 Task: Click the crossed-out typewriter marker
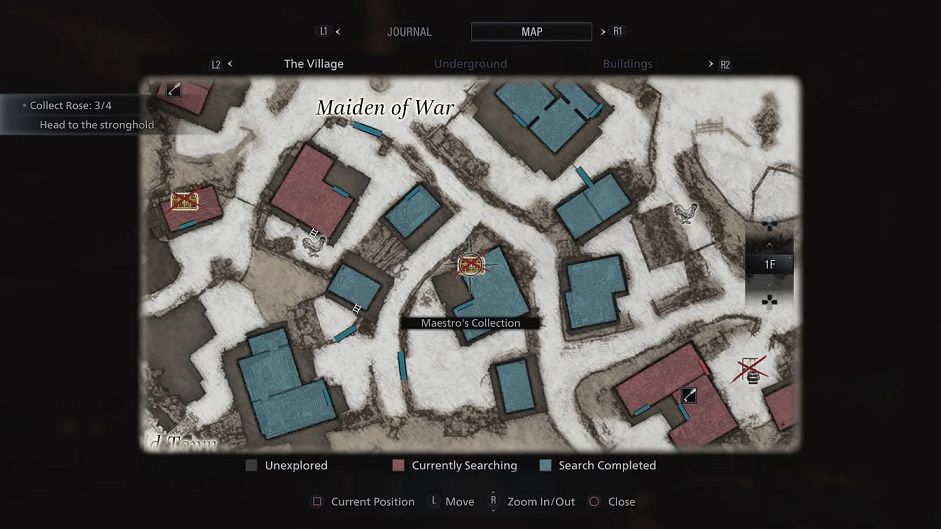click(751, 372)
